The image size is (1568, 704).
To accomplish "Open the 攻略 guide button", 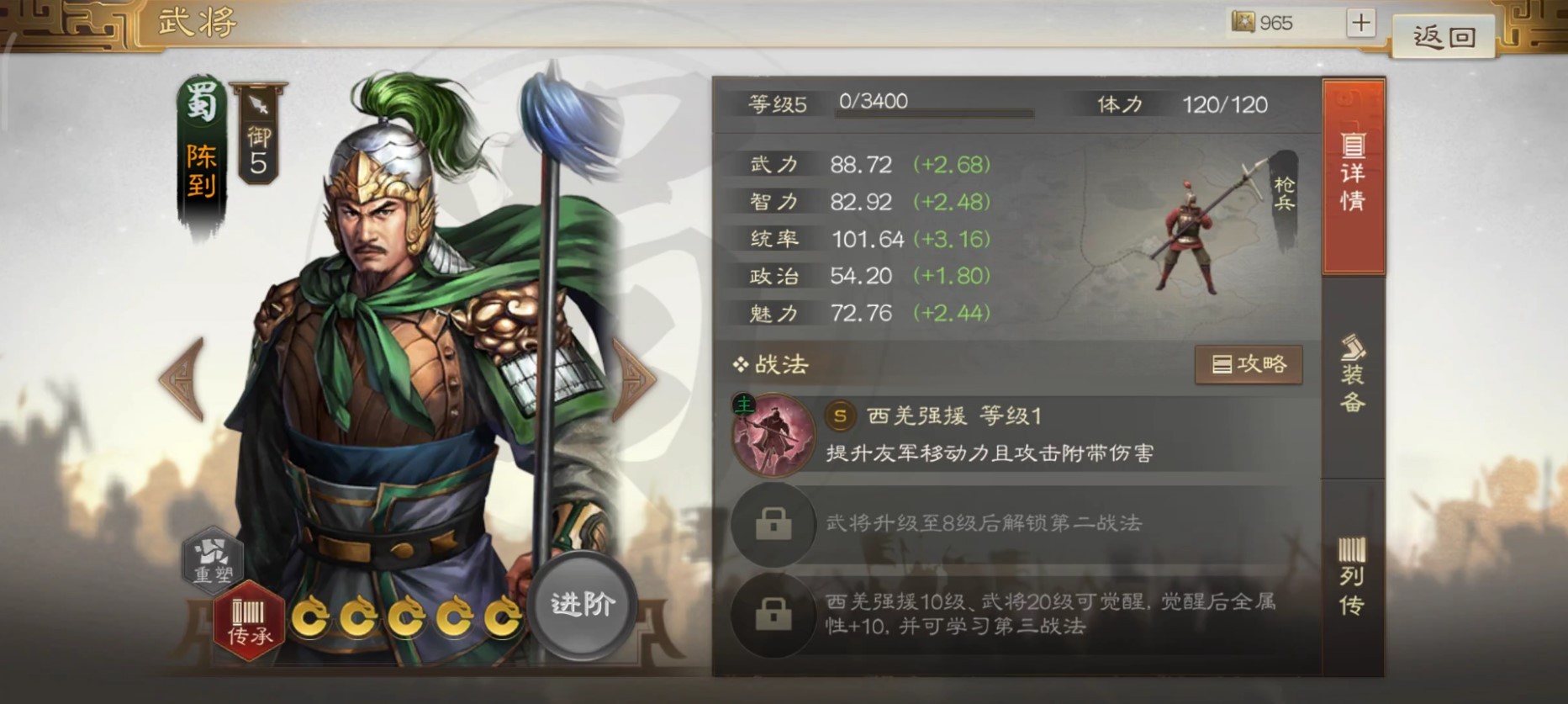I will (x=1249, y=365).
